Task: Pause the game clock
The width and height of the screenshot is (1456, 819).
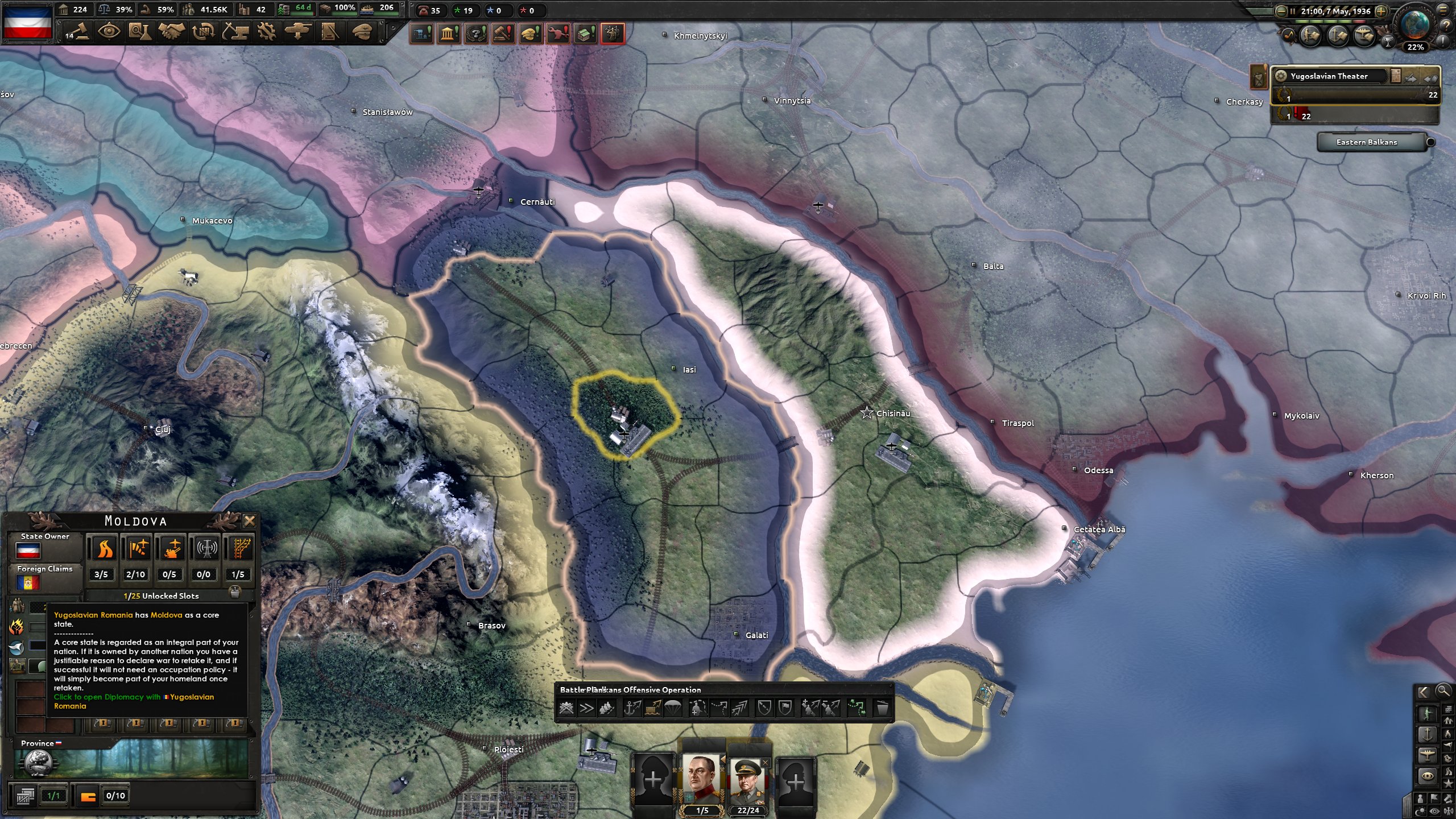Action: point(1293,11)
